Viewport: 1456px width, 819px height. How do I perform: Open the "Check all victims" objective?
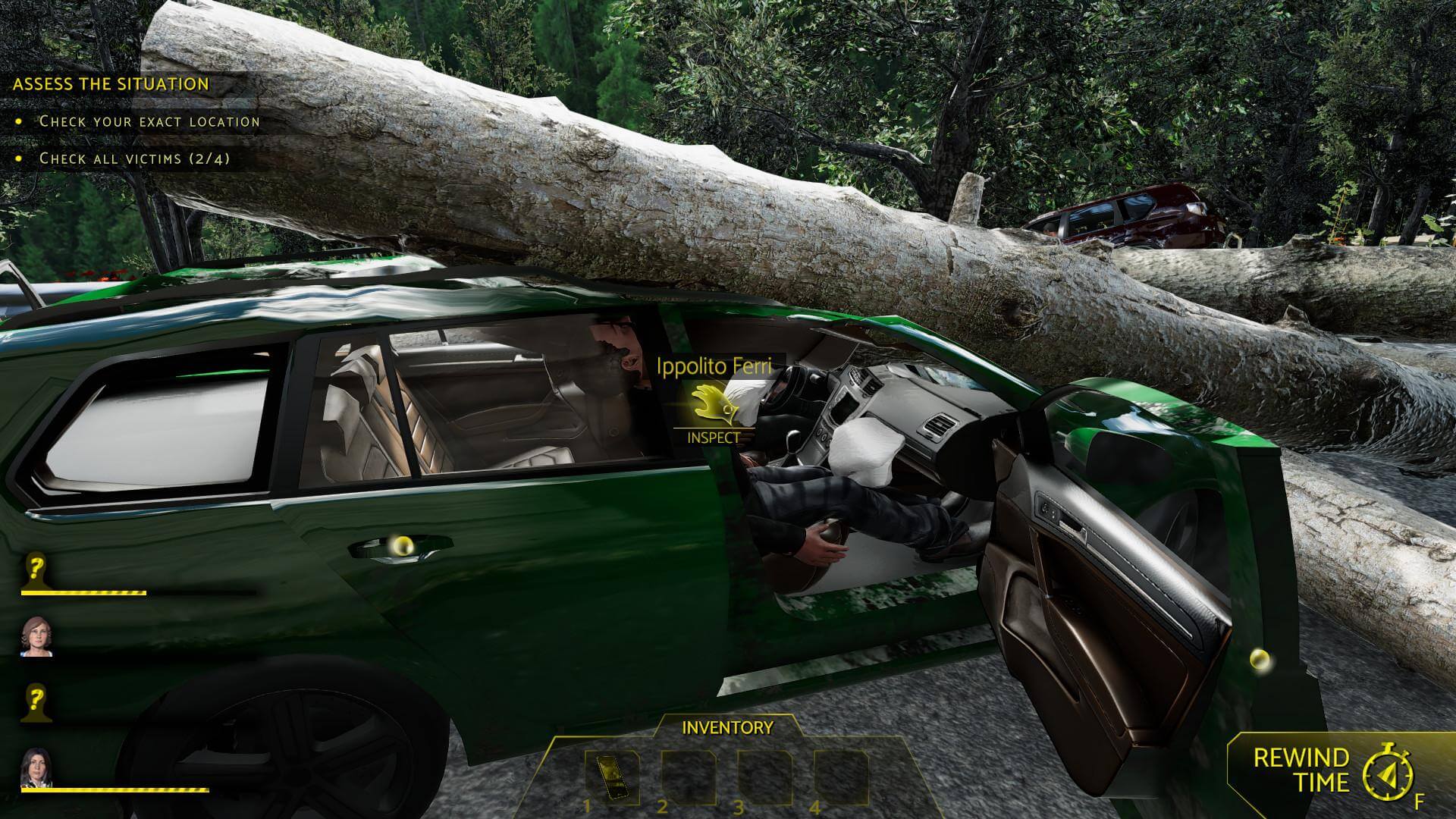134,158
